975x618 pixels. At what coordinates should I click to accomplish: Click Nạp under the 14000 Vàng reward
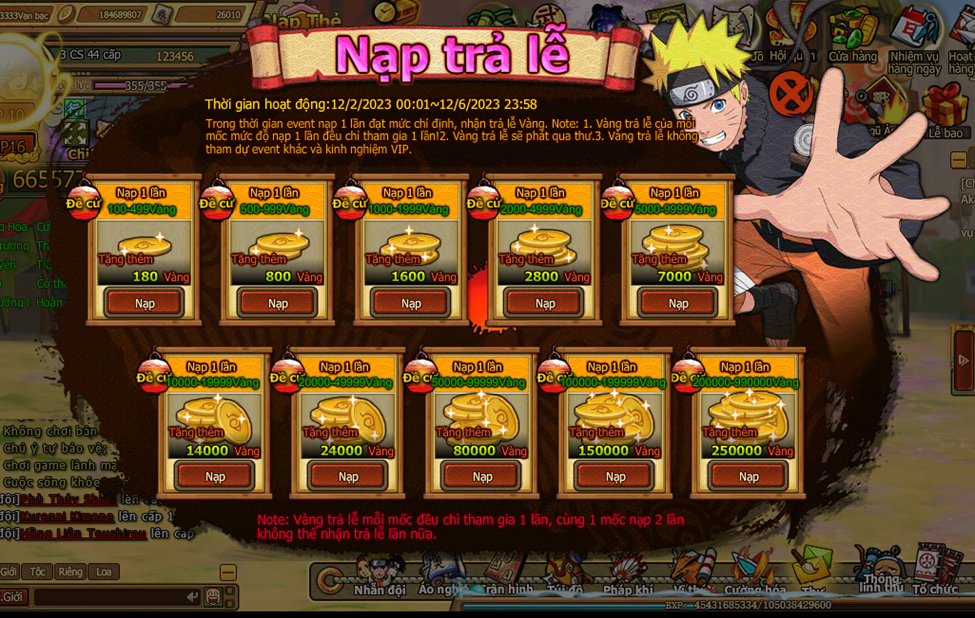(x=215, y=477)
